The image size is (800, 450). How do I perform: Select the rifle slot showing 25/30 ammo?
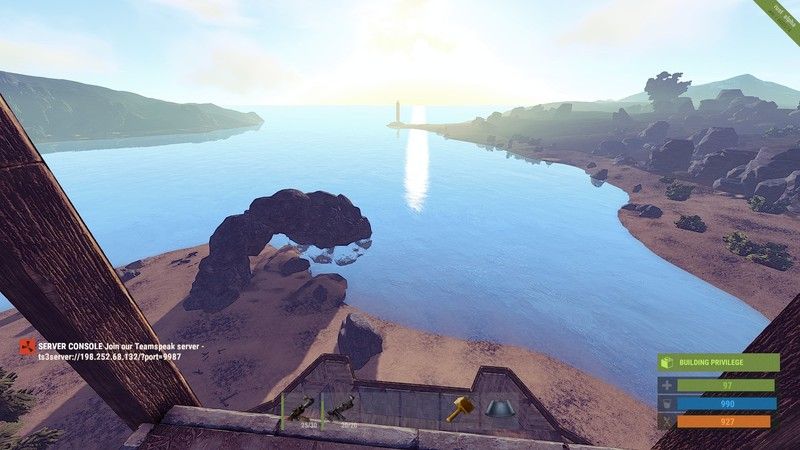click(x=300, y=409)
